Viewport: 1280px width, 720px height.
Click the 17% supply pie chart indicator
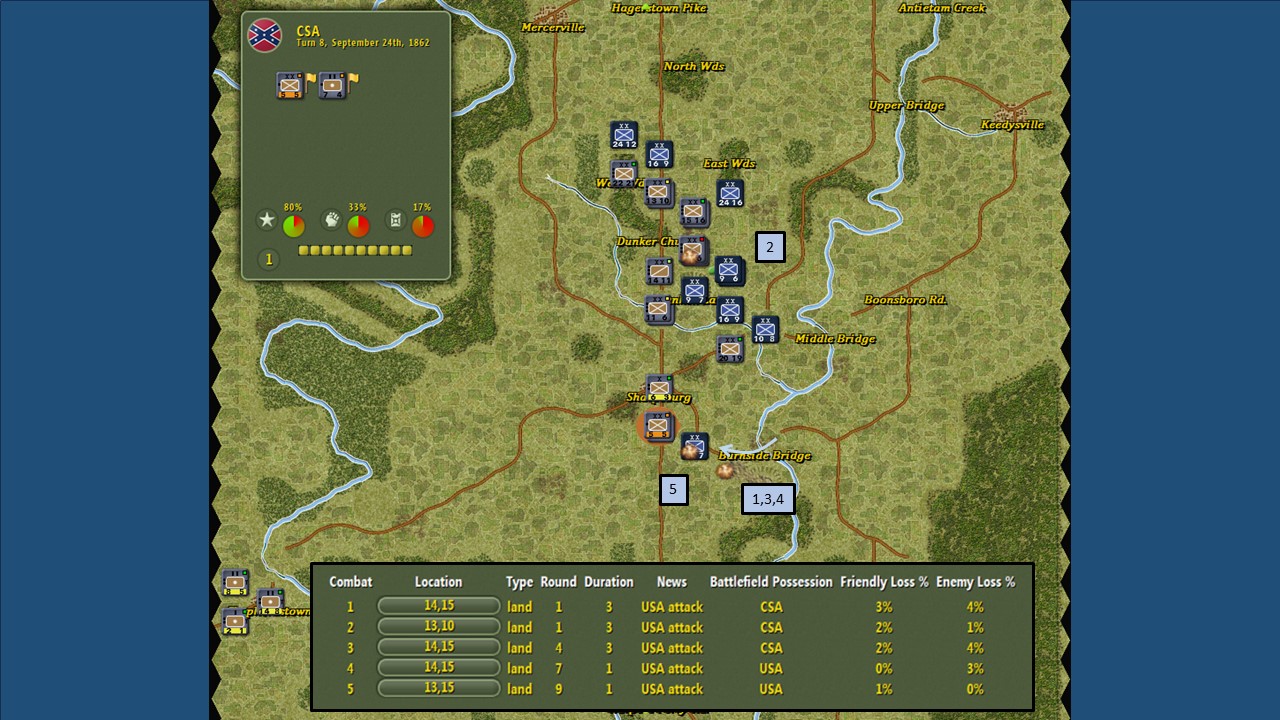pyautogui.click(x=423, y=224)
